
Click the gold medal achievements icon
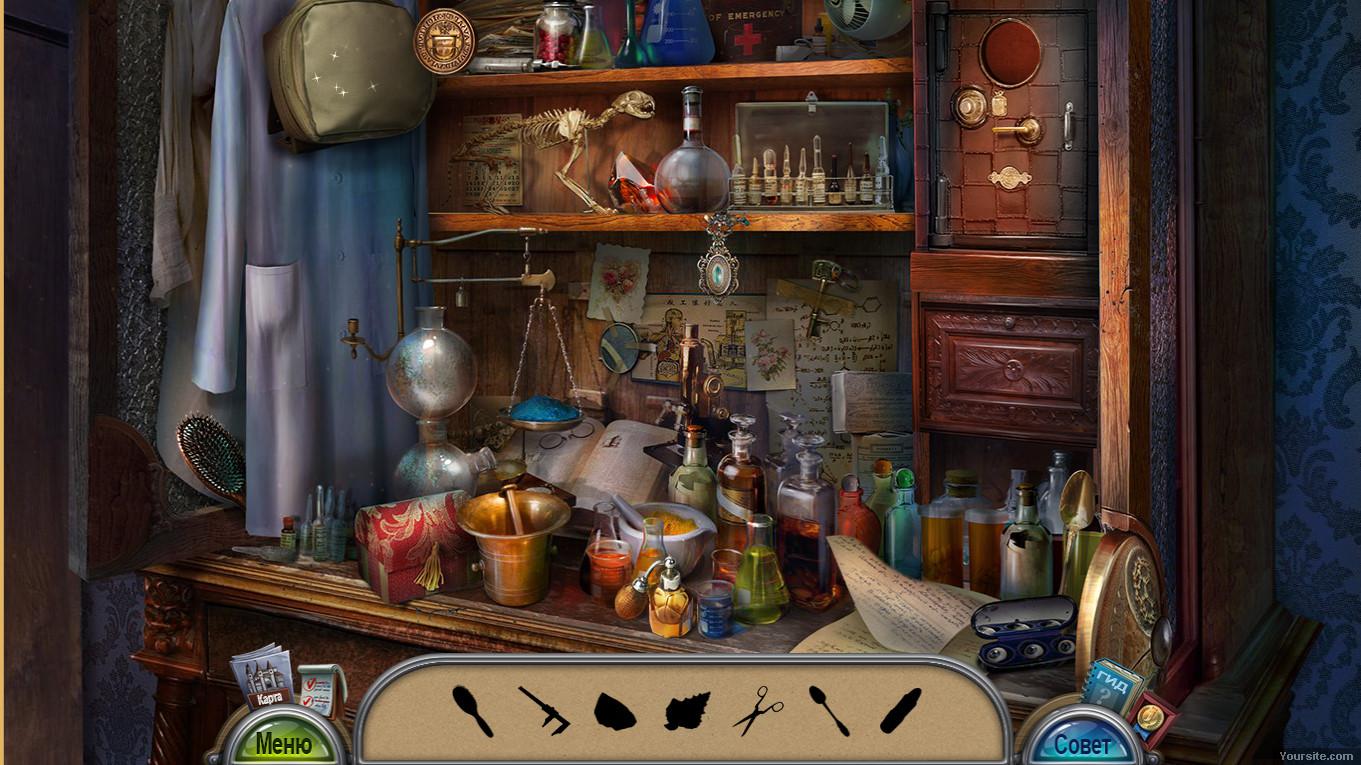click(x=1151, y=716)
